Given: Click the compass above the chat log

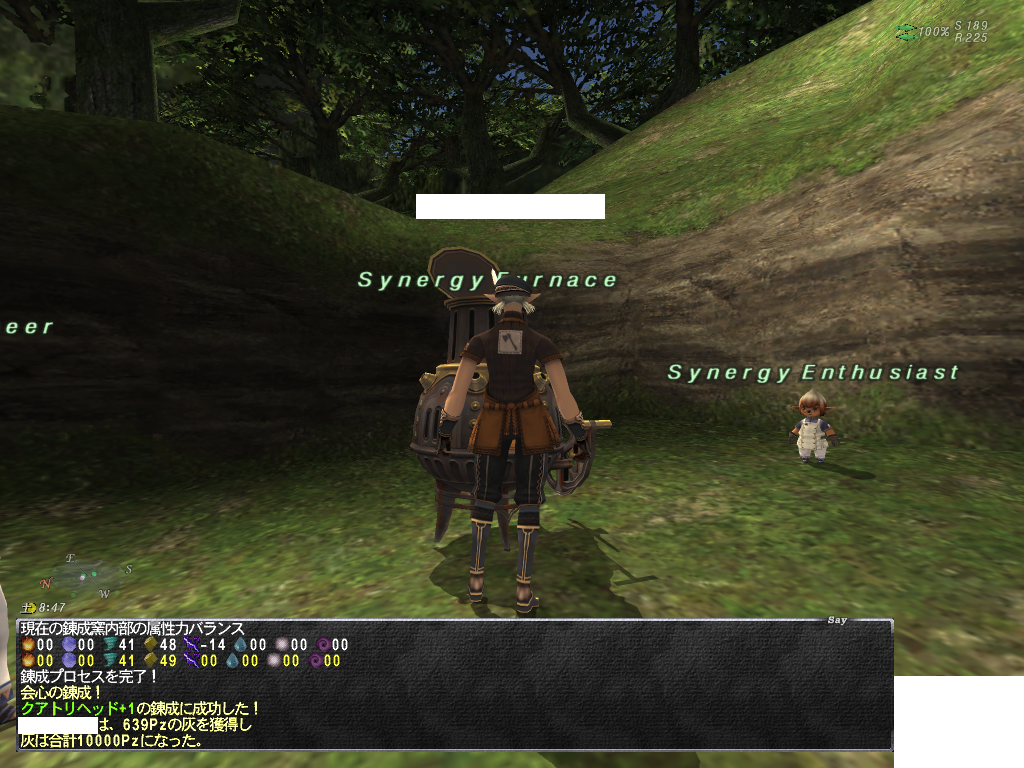Looking at the screenshot, I should (87, 576).
